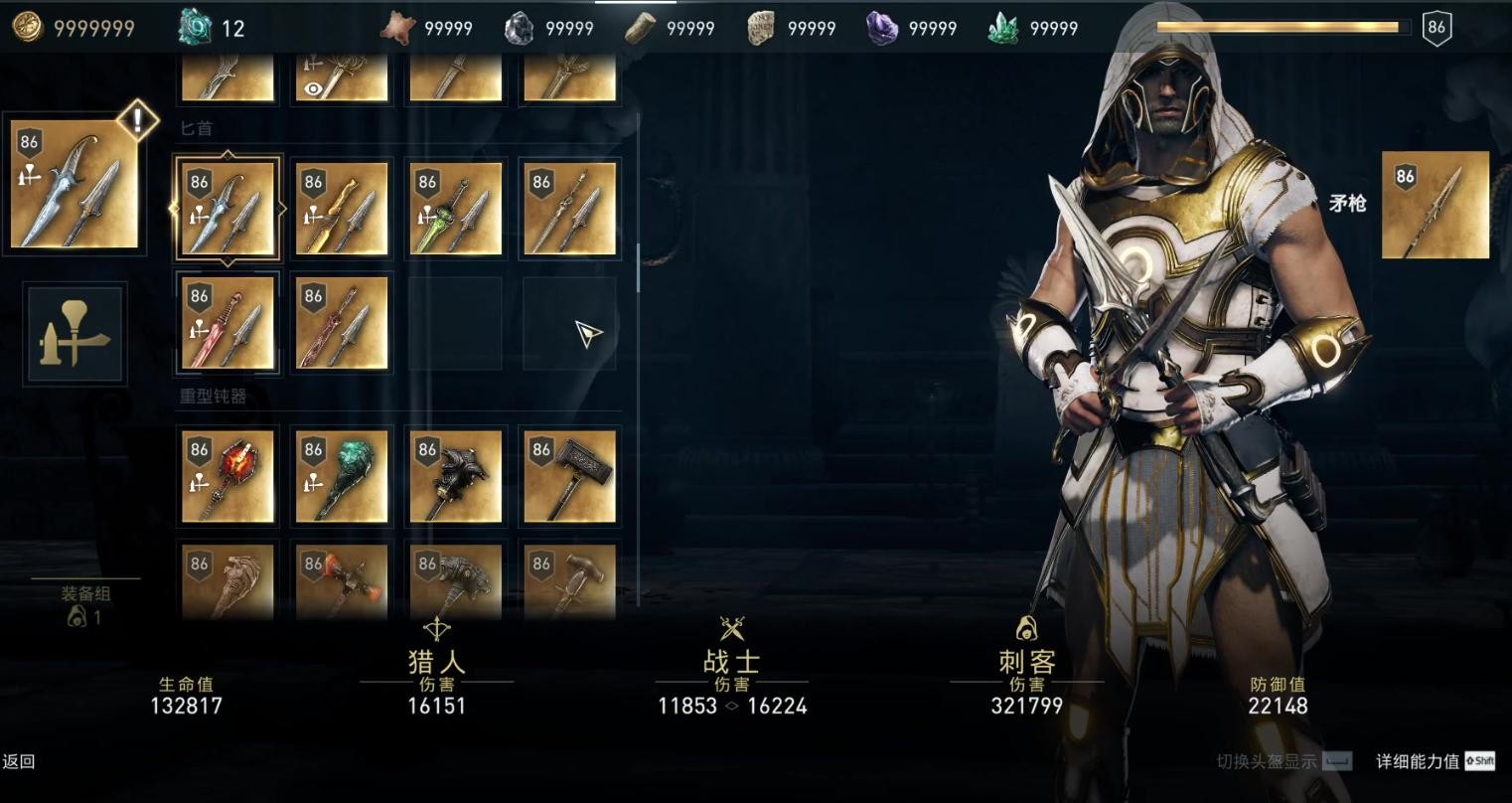Screen dimensions: 1512x803
Task: Choose the golden dagger in inventory
Action: tap(341, 209)
